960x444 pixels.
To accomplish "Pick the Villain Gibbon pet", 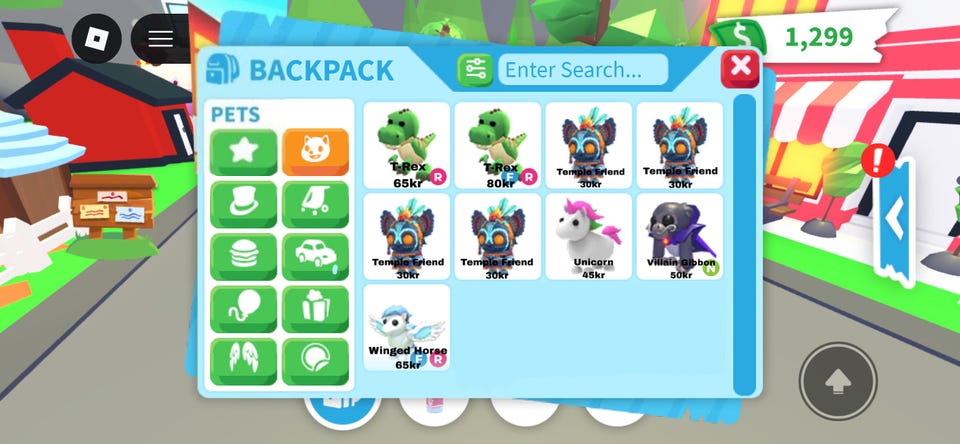I will [x=680, y=236].
